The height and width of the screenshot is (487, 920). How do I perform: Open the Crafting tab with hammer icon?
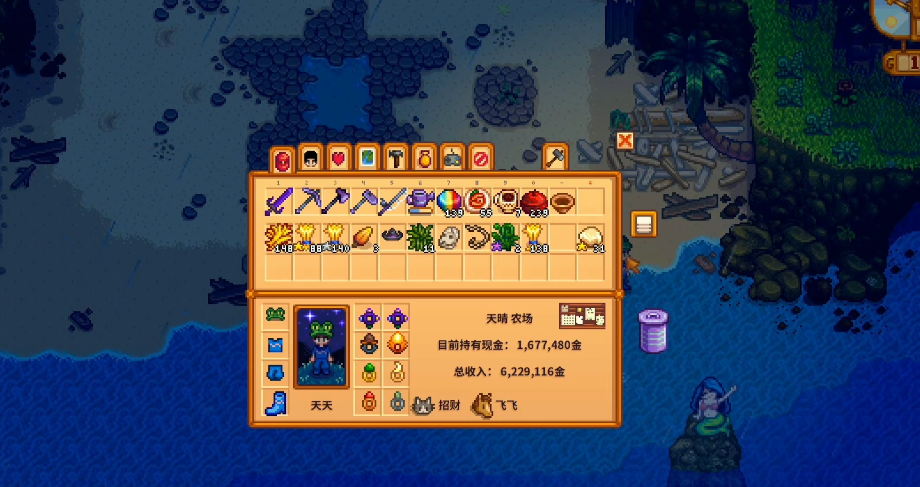coord(395,158)
